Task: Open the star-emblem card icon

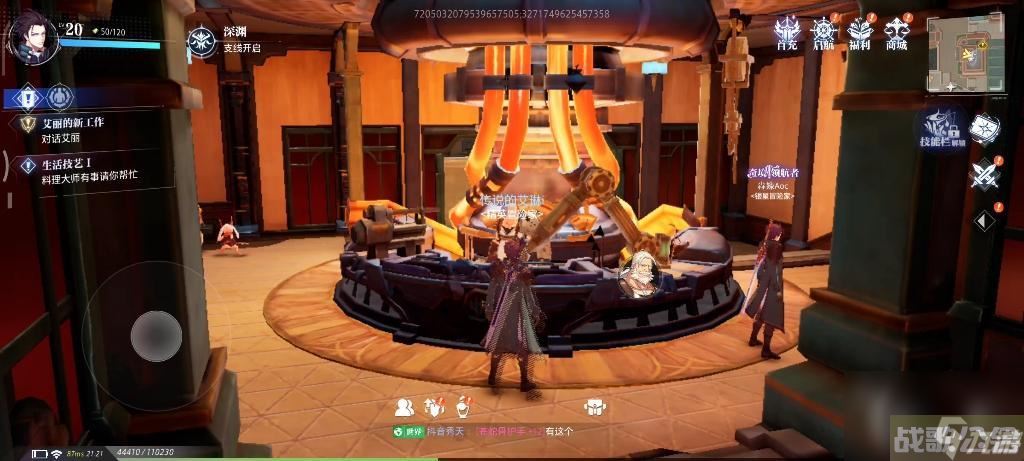Action: pos(984,130)
